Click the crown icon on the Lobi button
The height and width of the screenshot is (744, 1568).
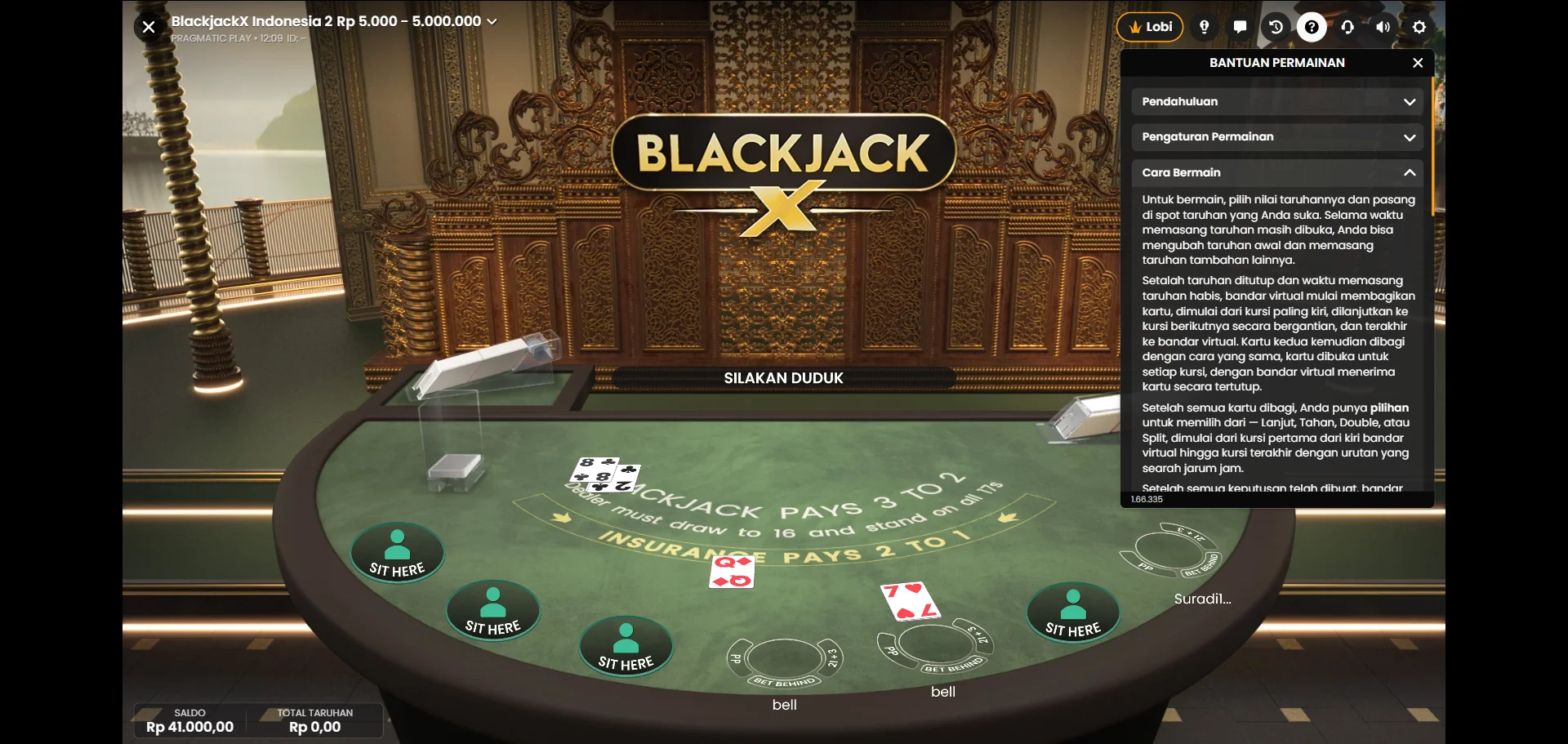point(1135,25)
